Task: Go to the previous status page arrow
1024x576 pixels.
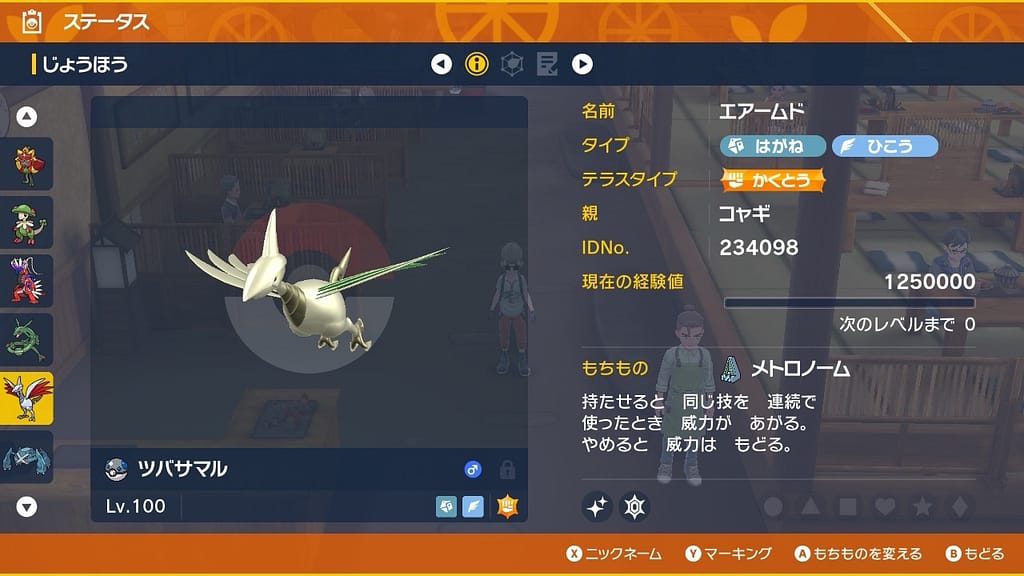Action: pos(441,65)
